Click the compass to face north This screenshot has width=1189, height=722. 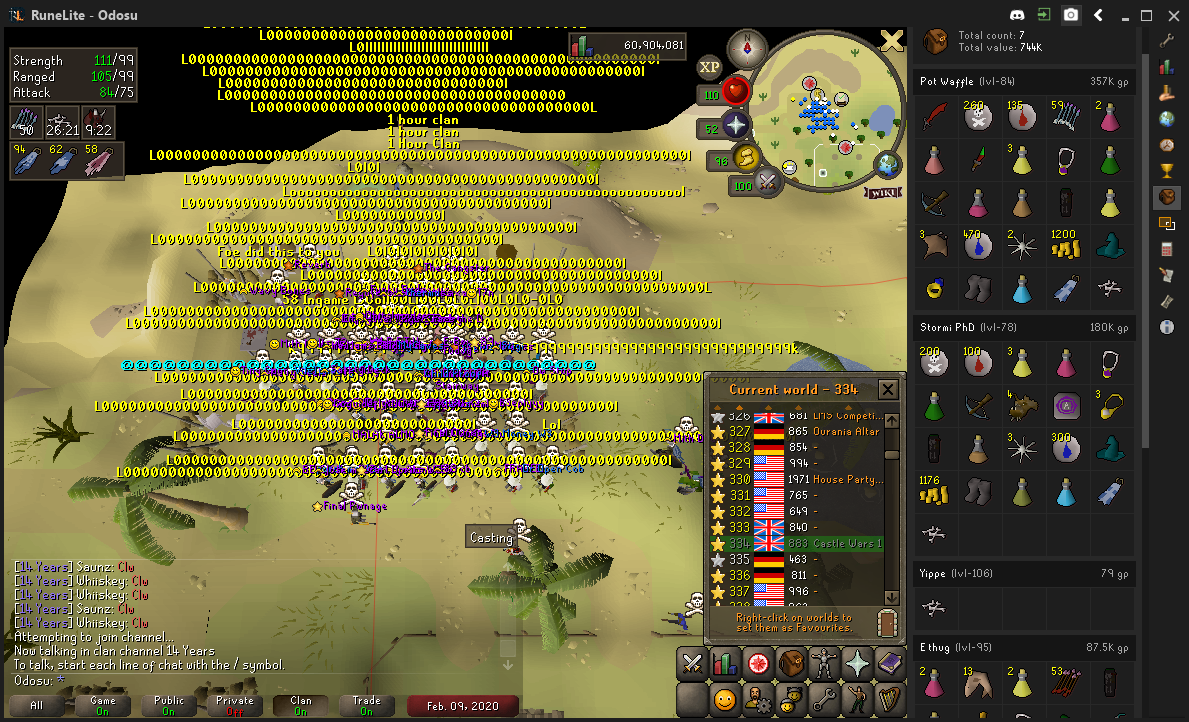(747, 46)
